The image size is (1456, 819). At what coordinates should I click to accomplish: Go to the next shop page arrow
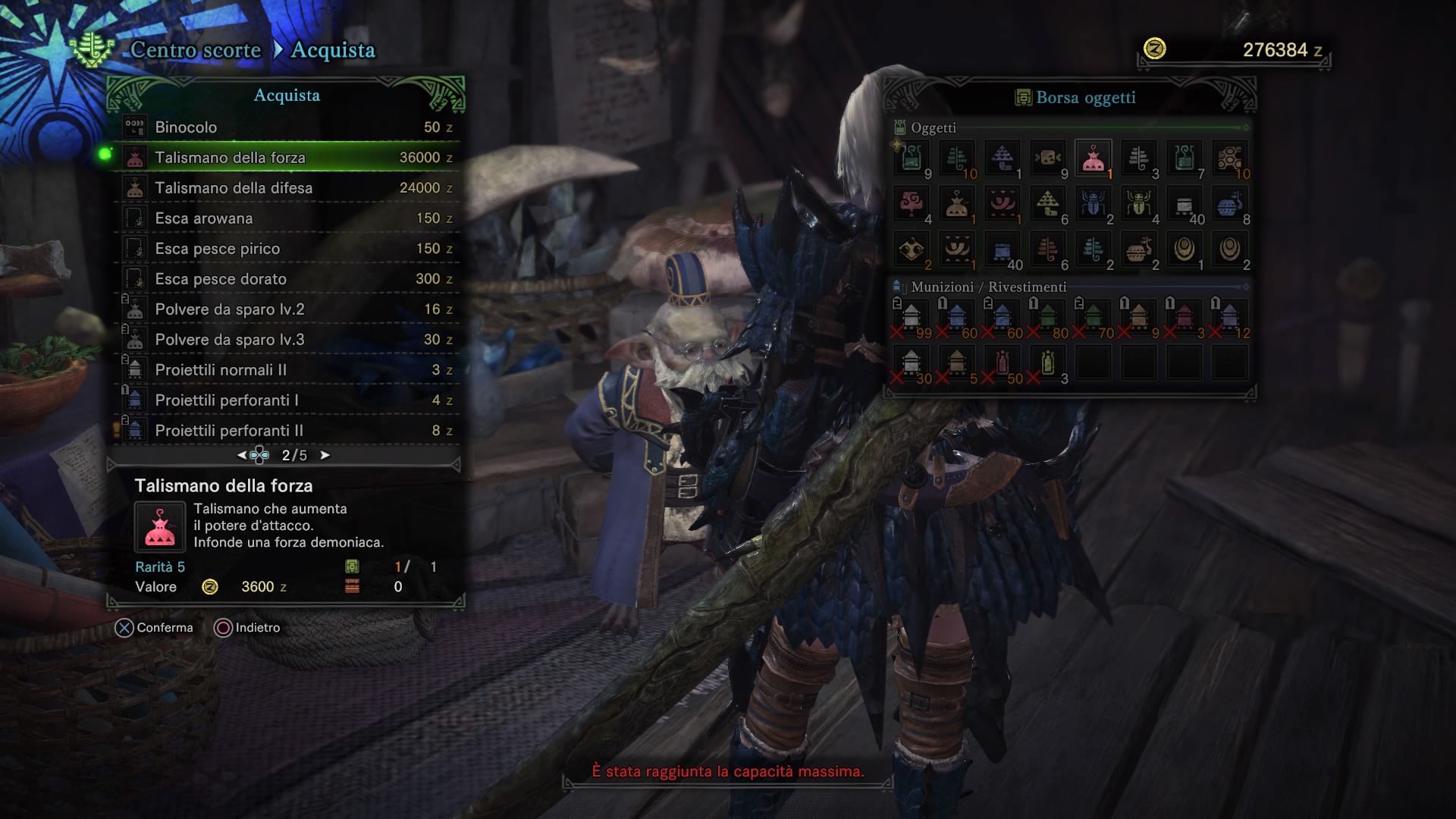click(325, 455)
